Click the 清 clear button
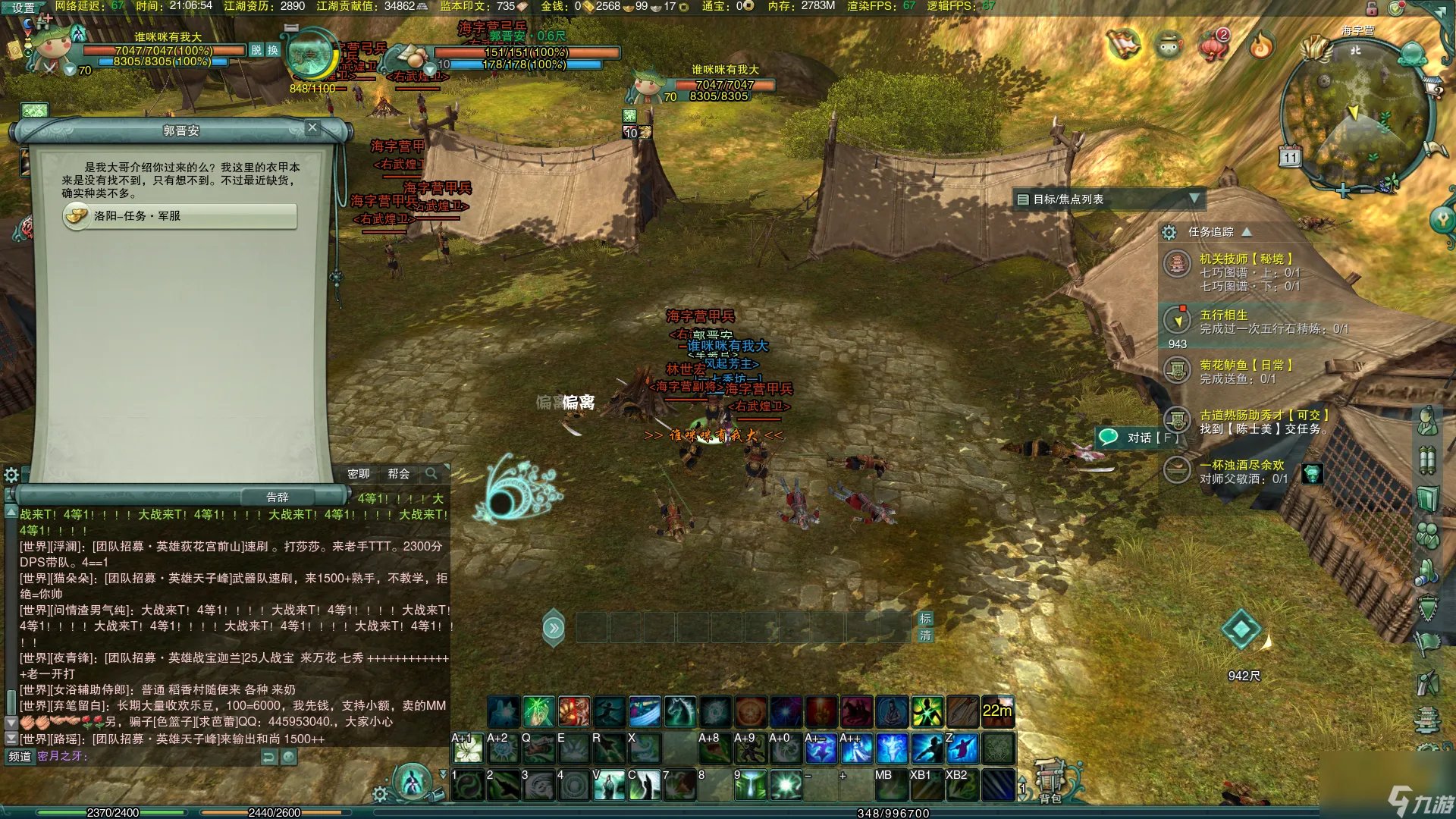 925,635
